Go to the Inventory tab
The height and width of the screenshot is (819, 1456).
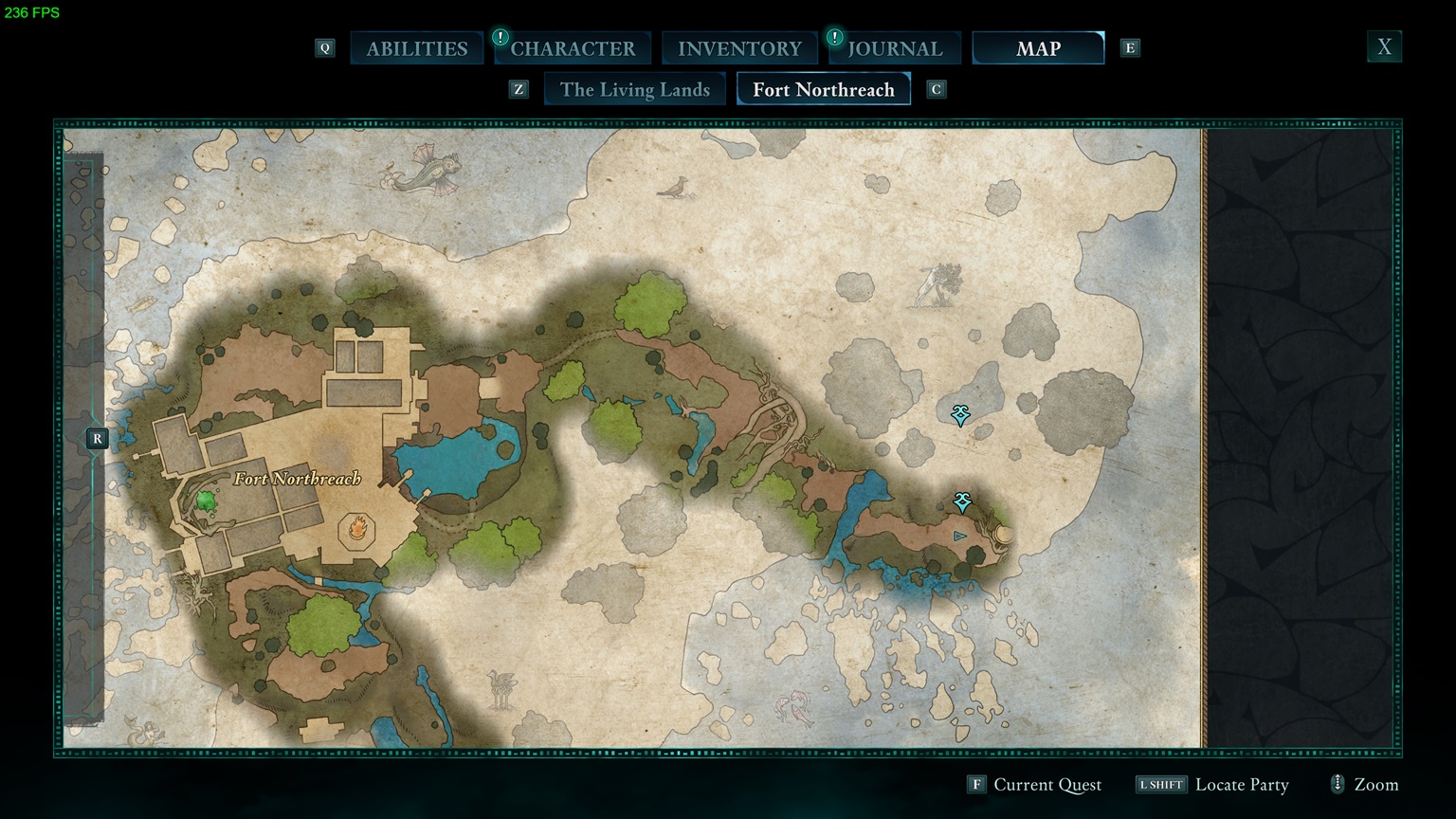tap(739, 48)
